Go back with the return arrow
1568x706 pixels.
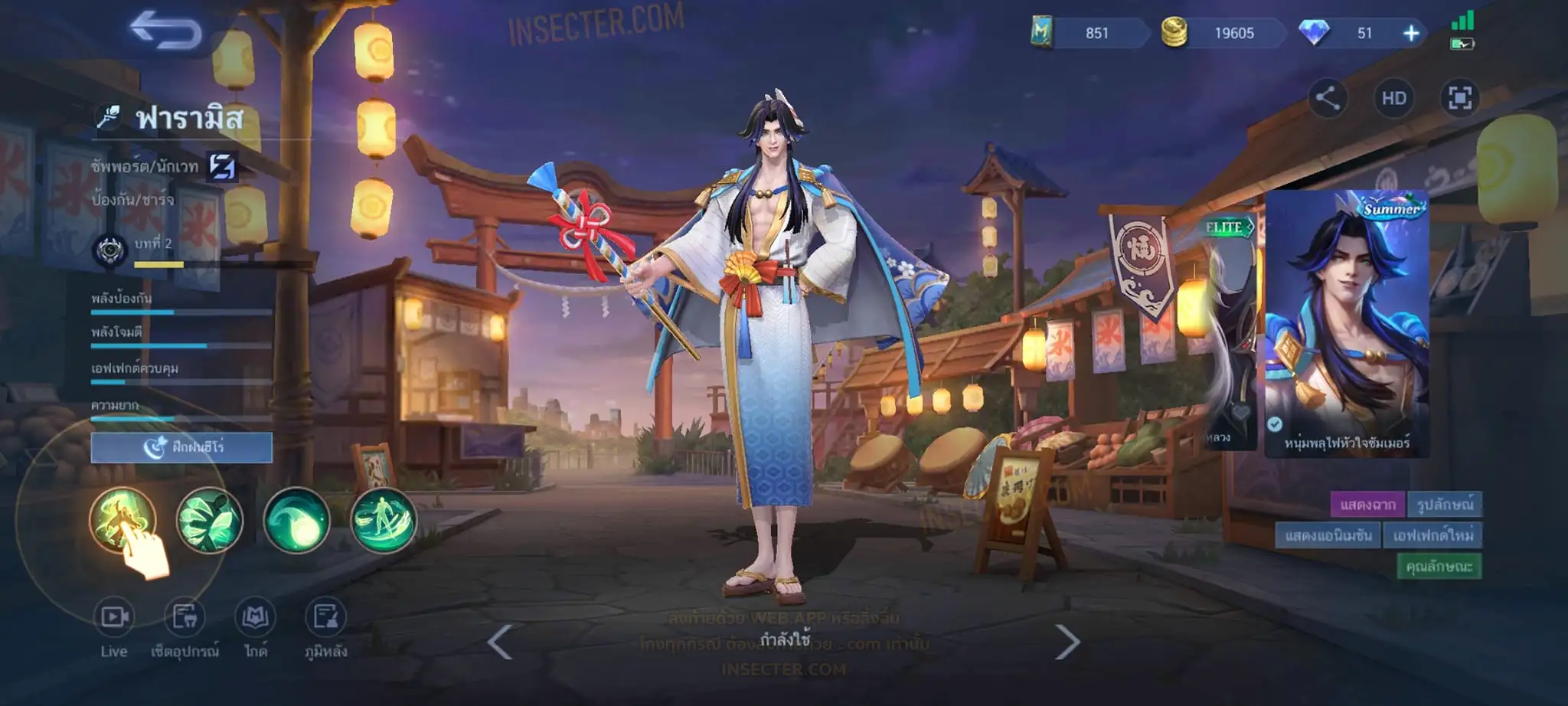pyautogui.click(x=165, y=31)
